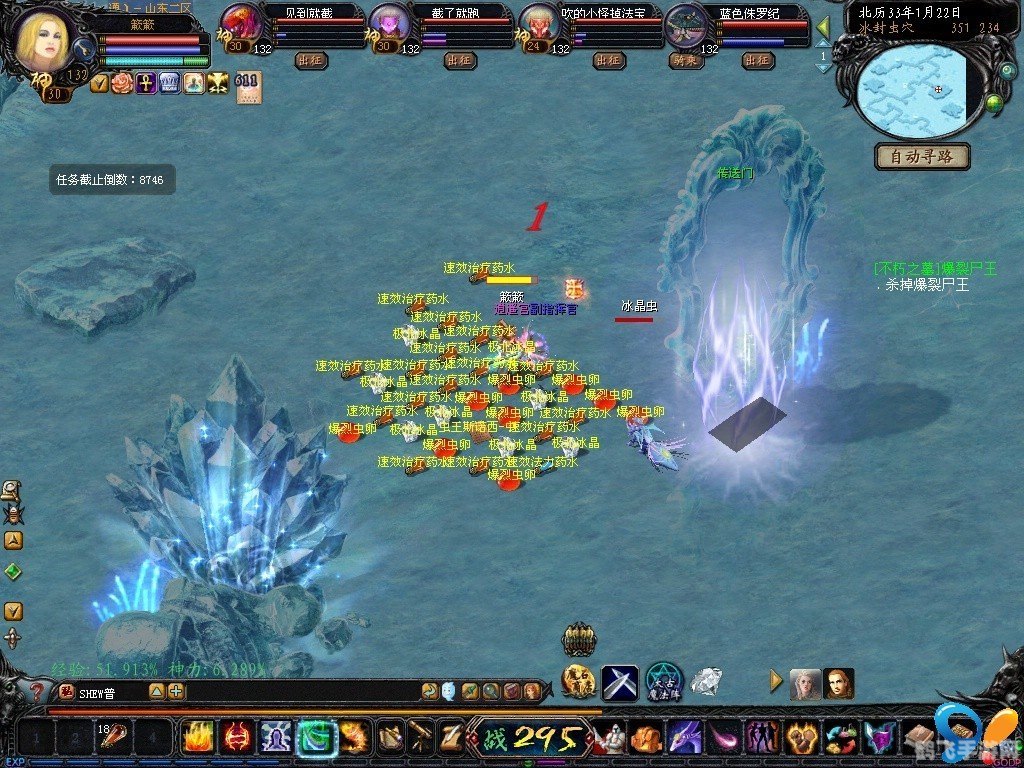Collapse the pet bar with yellow arrow
1024x768 pixels.
click(823, 27)
